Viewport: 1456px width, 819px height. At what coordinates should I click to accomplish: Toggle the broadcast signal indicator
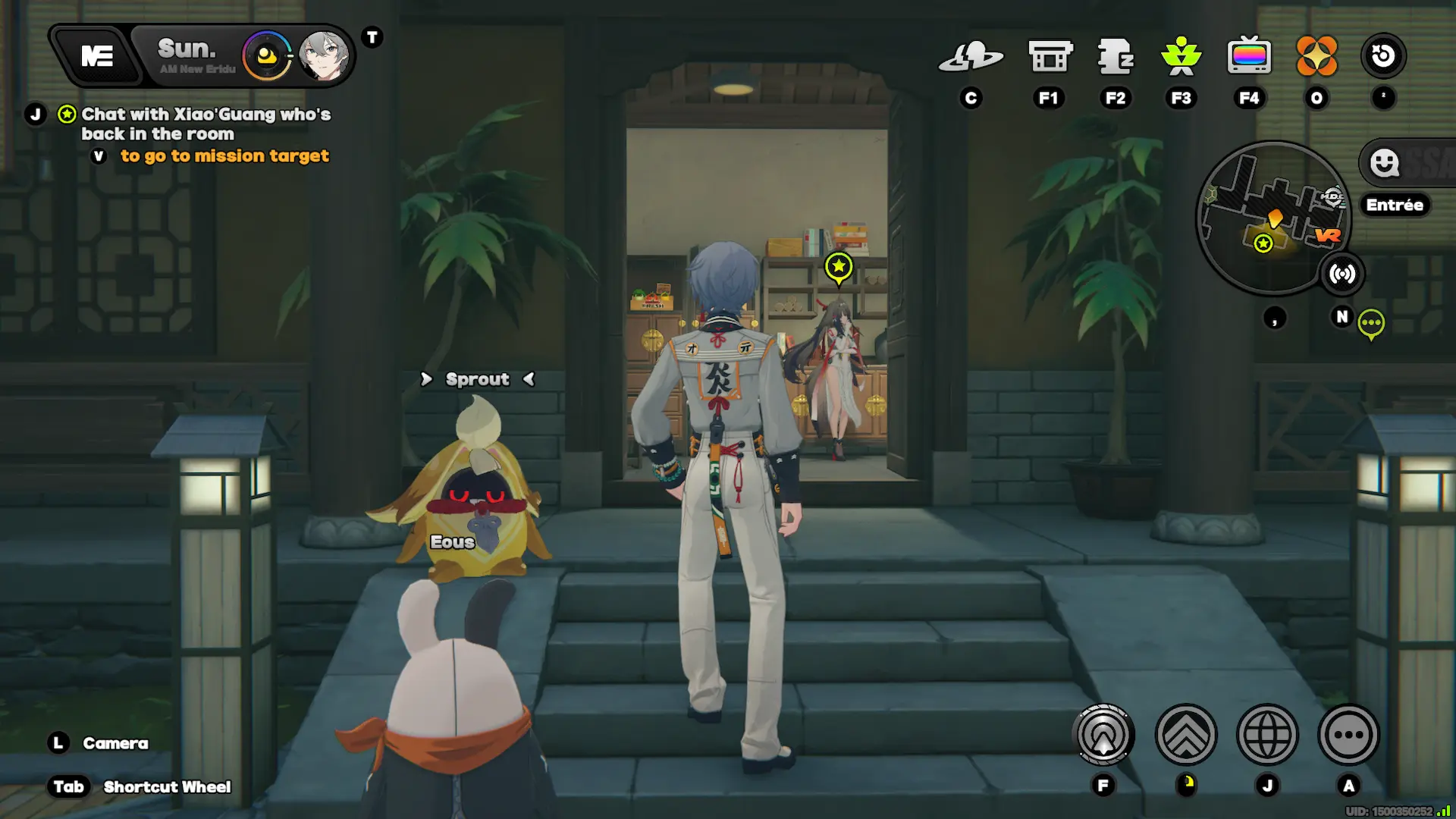(1343, 274)
